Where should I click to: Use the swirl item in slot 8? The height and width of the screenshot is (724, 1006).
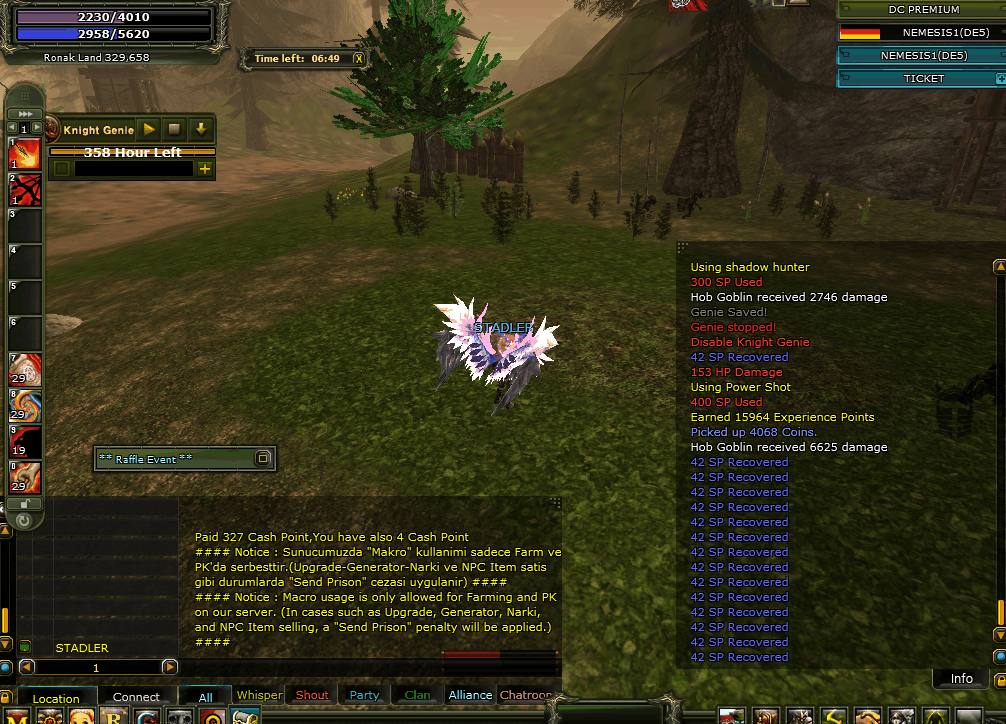click(26, 405)
